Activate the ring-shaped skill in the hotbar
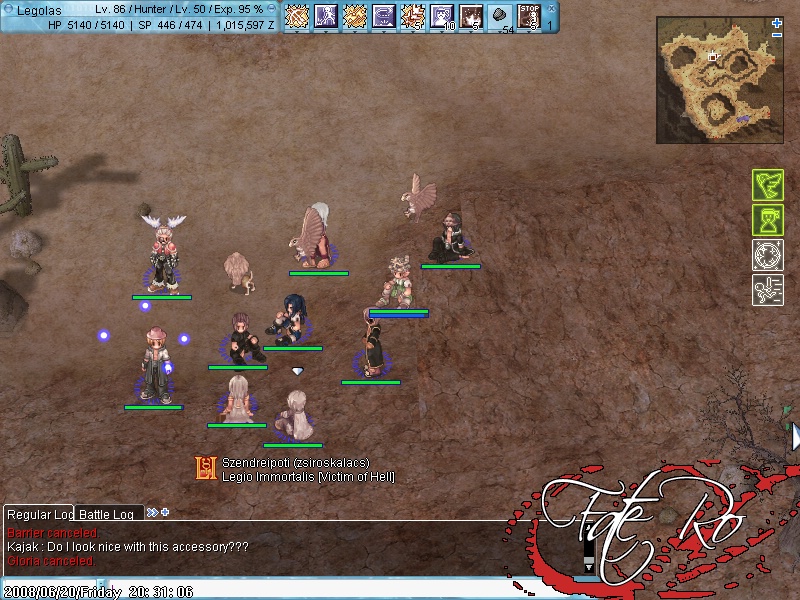Viewport: 800px width, 600px height. tap(384, 17)
